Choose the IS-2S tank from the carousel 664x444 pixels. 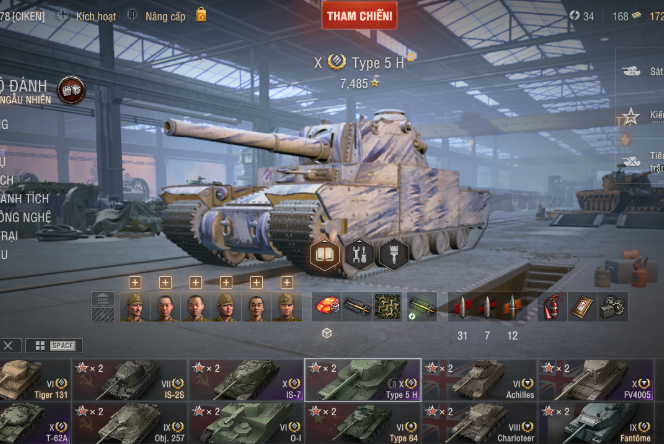click(130, 380)
